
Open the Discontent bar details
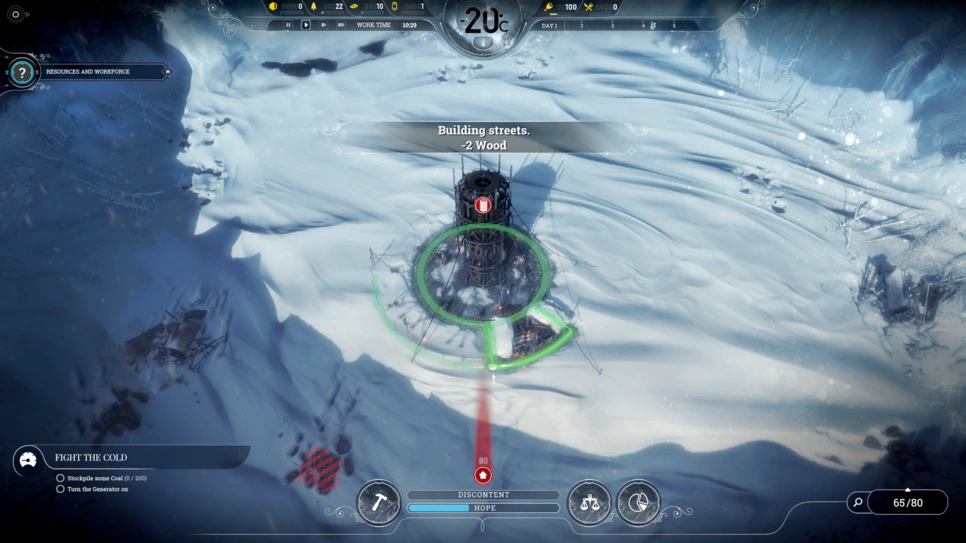[483, 495]
